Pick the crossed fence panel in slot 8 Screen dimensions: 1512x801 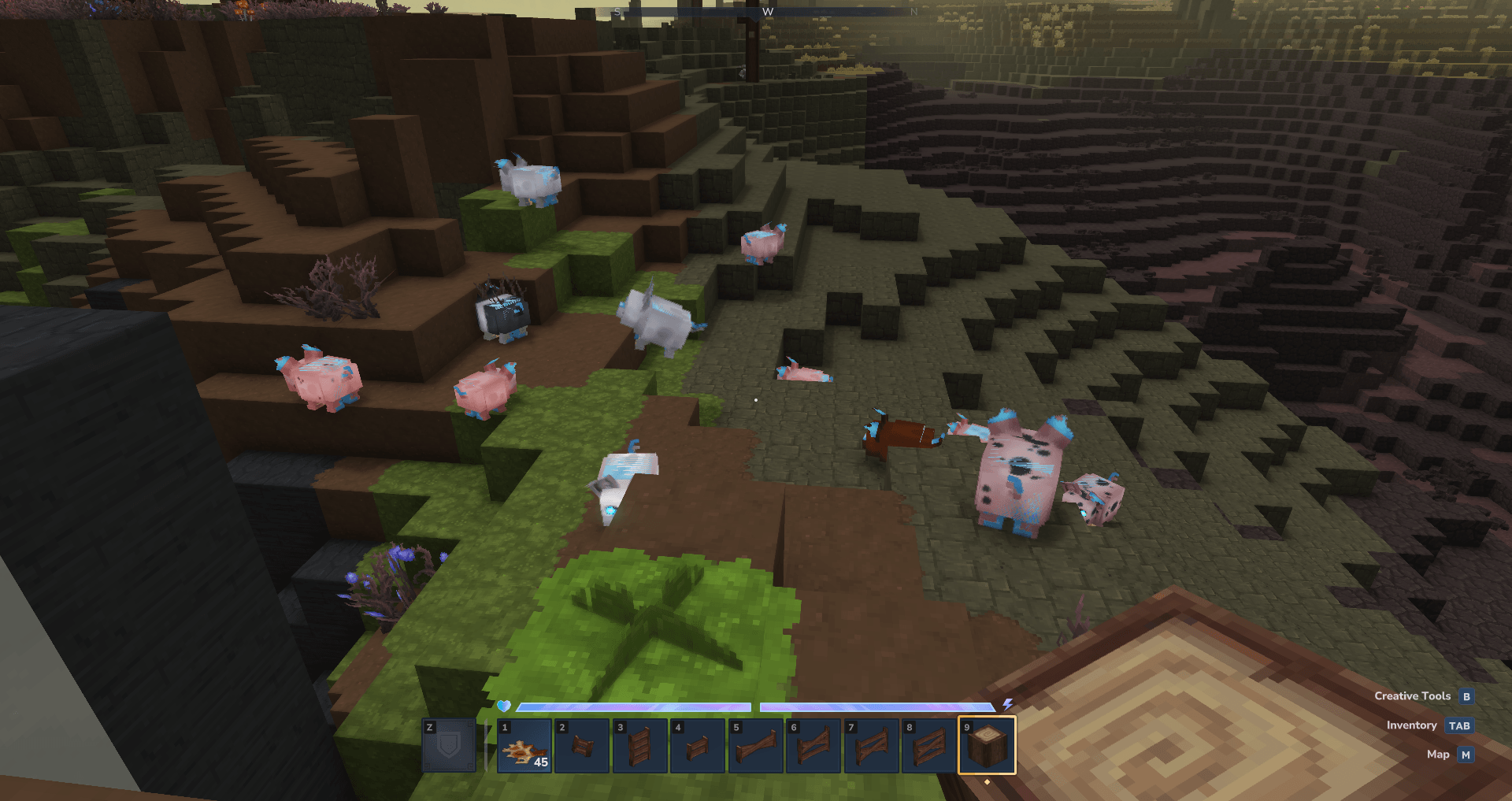click(929, 746)
